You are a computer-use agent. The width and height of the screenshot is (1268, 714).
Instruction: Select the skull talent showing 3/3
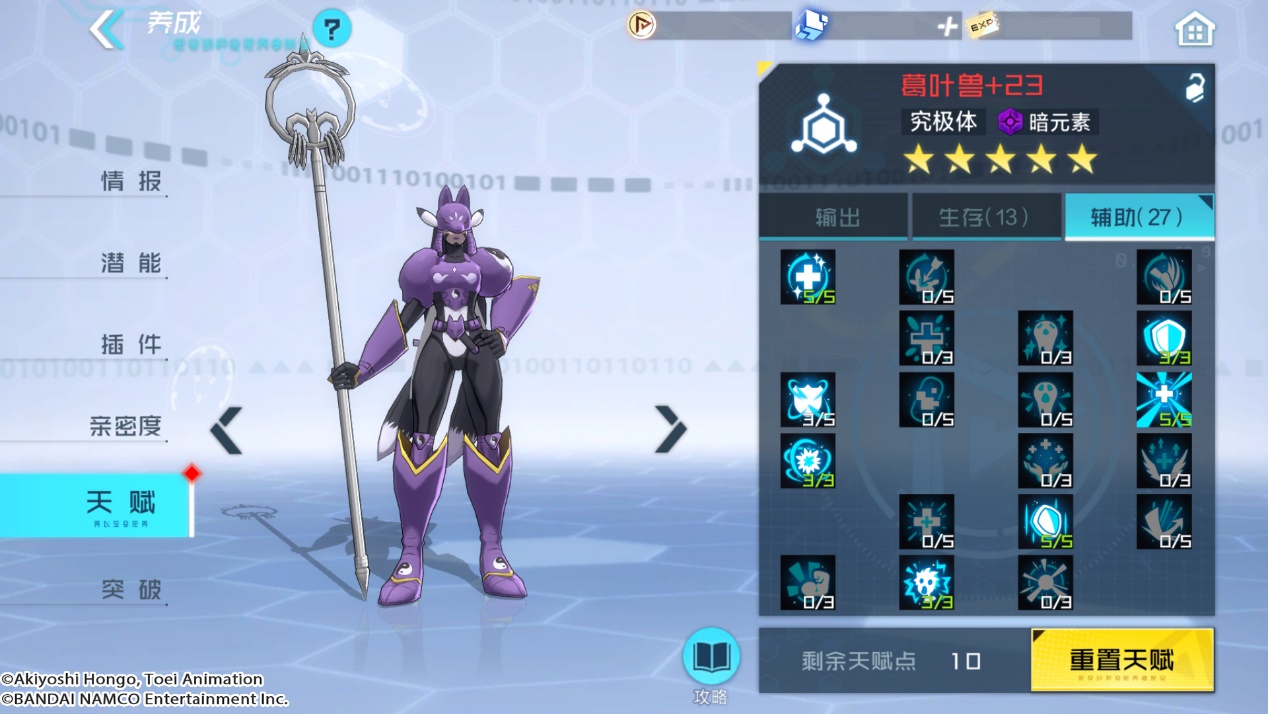pos(926,582)
